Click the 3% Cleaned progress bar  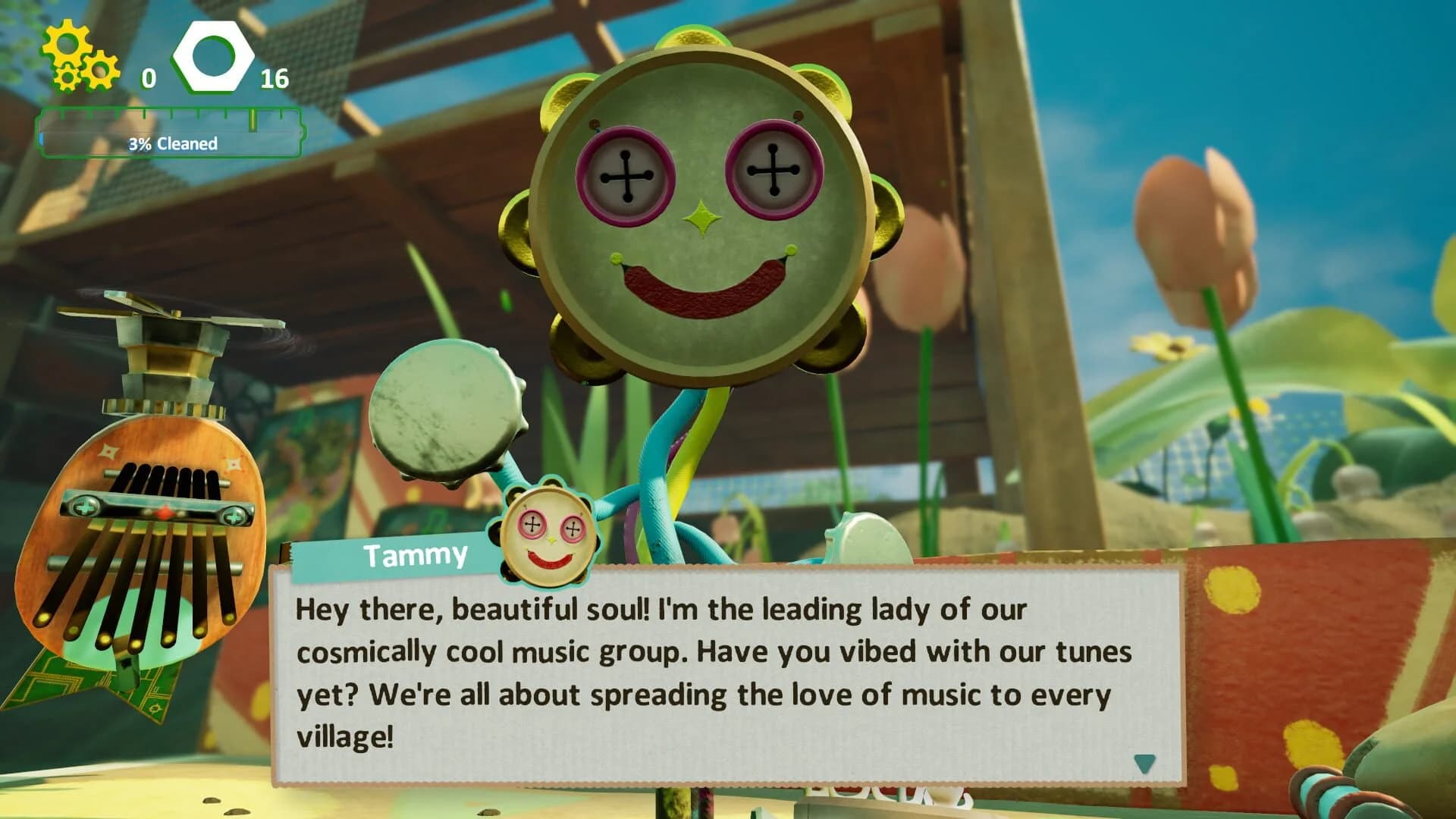[x=172, y=141]
